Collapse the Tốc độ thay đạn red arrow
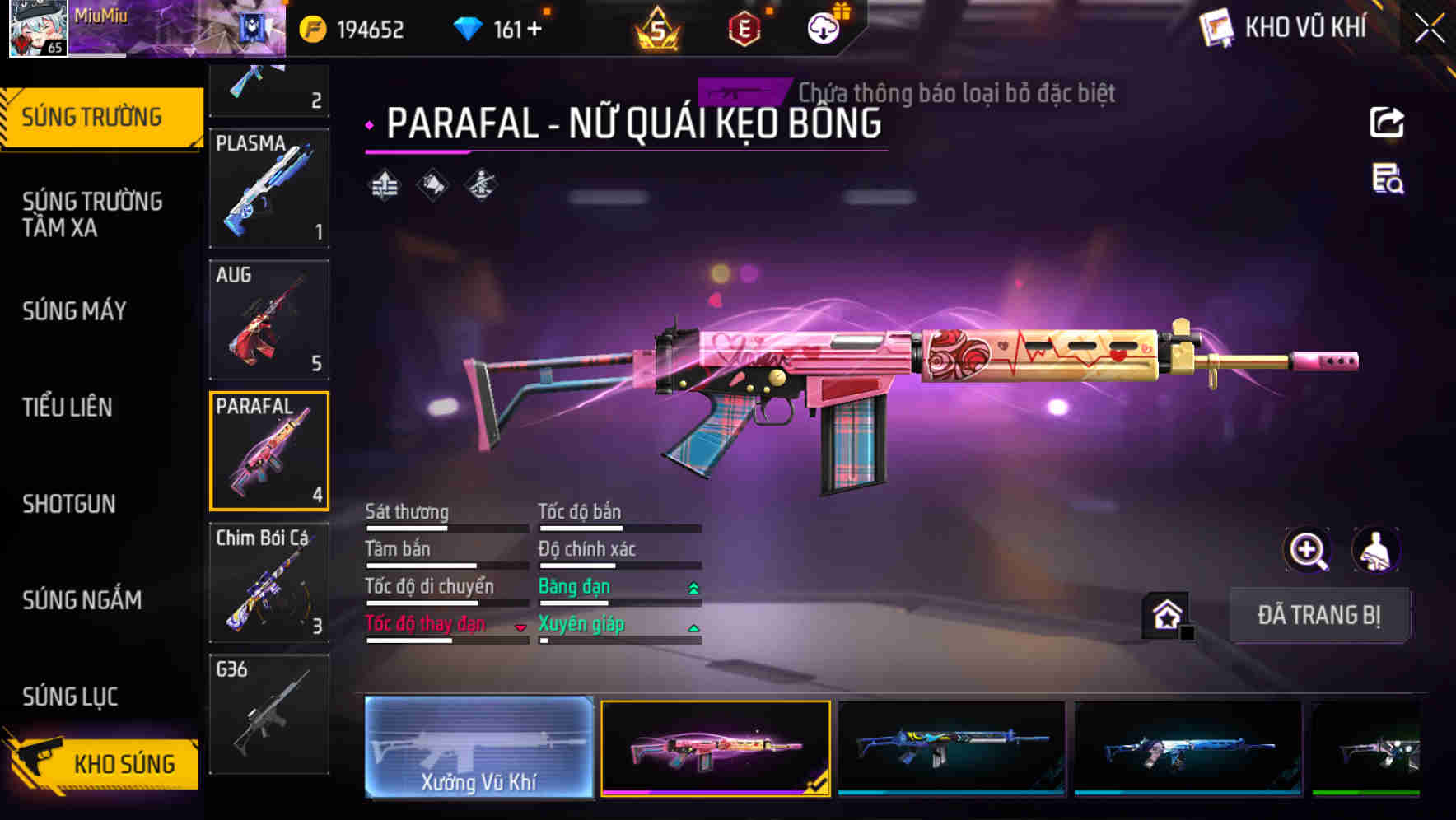The image size is (1456, 820). pos(520,627)
